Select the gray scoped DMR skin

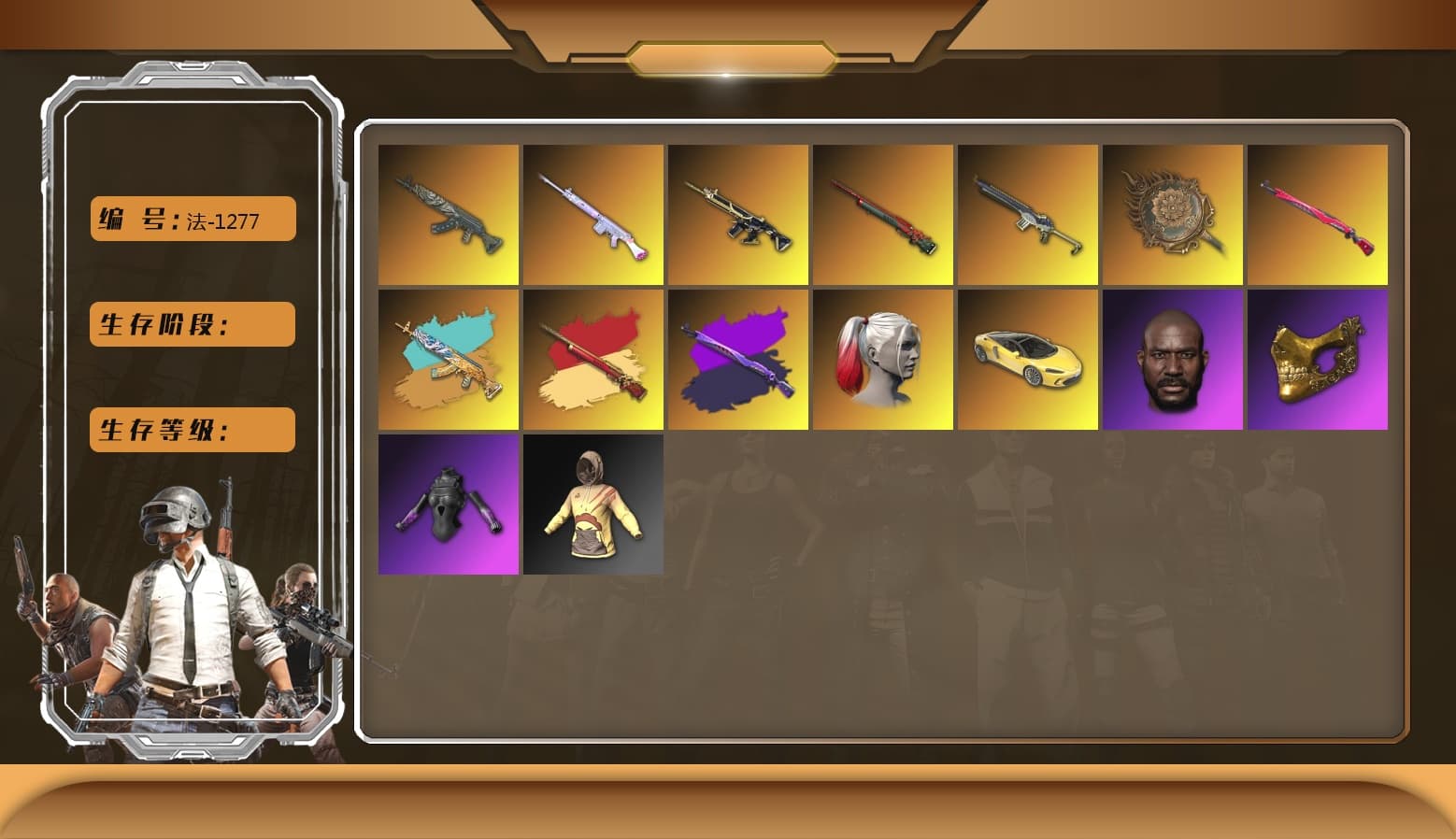pyautogui.click(x=1027, y=213)
